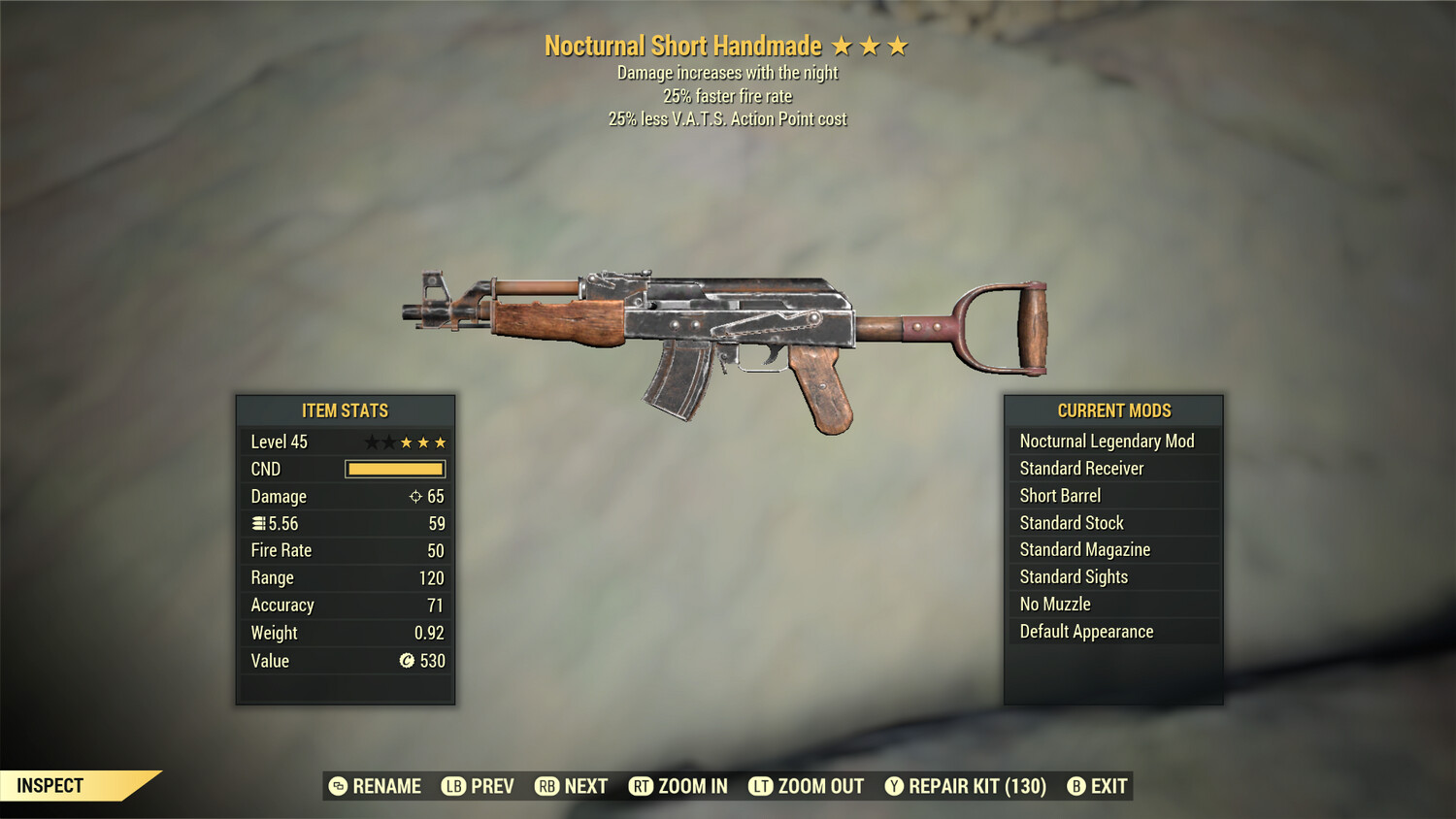Select the Standard Receiver mod entry

(1112, 469)
